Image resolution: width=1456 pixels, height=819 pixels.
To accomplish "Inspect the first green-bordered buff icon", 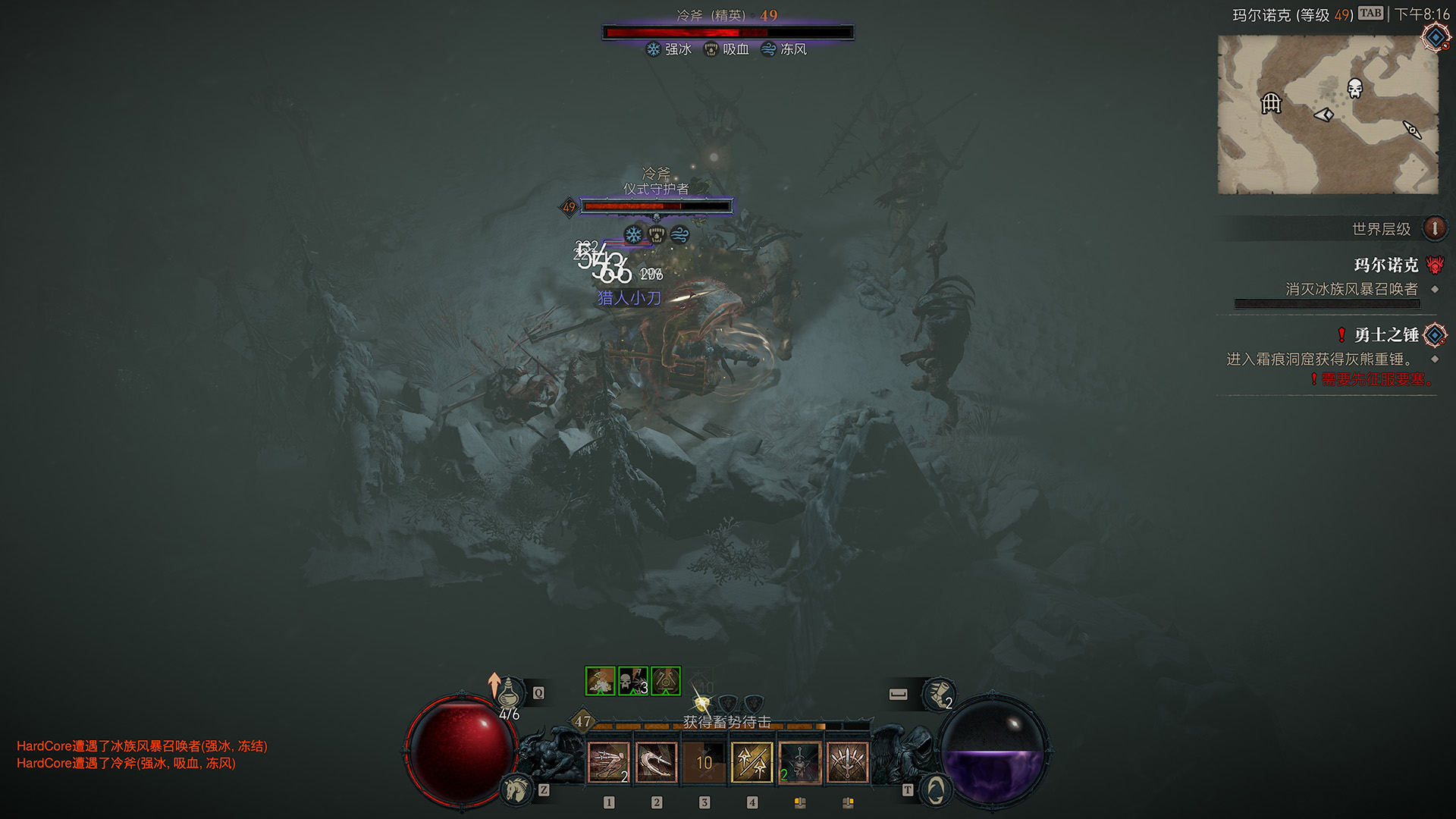I will [x=600, y=681].
